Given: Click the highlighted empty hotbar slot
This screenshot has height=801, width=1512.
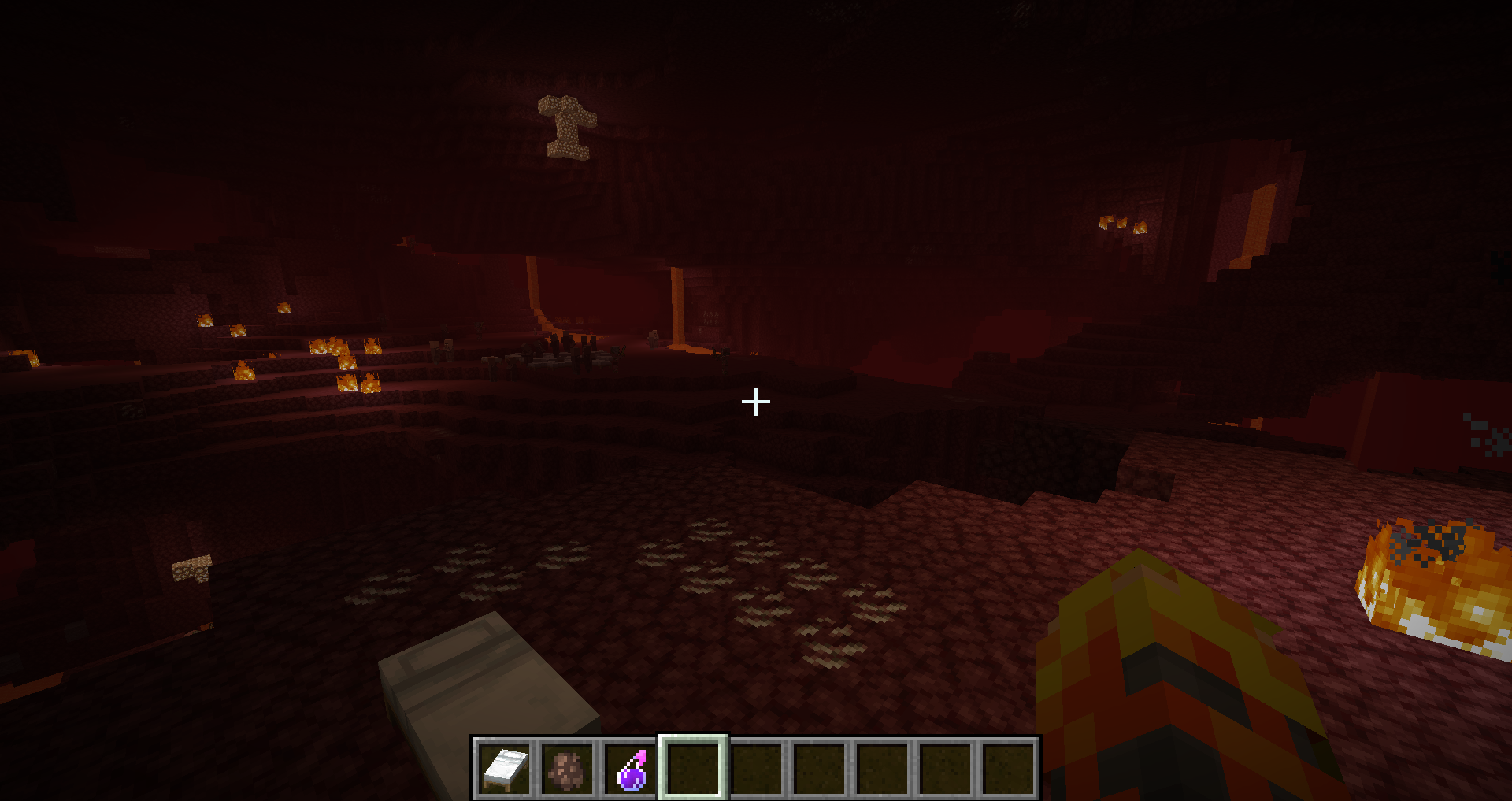Looking at the screenshot, I should tap(693, 768).
